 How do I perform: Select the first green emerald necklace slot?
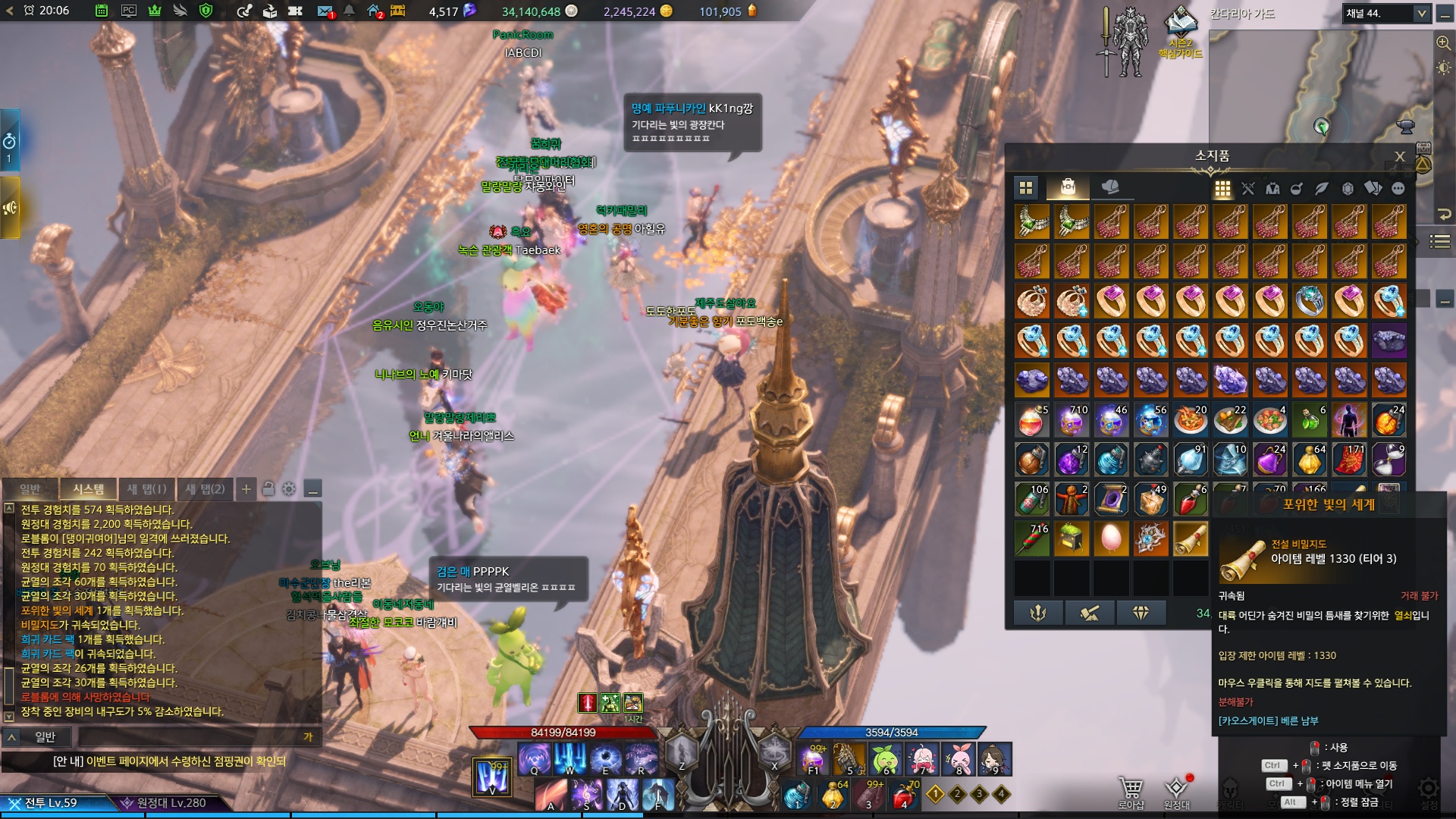tap(1032, 221)
